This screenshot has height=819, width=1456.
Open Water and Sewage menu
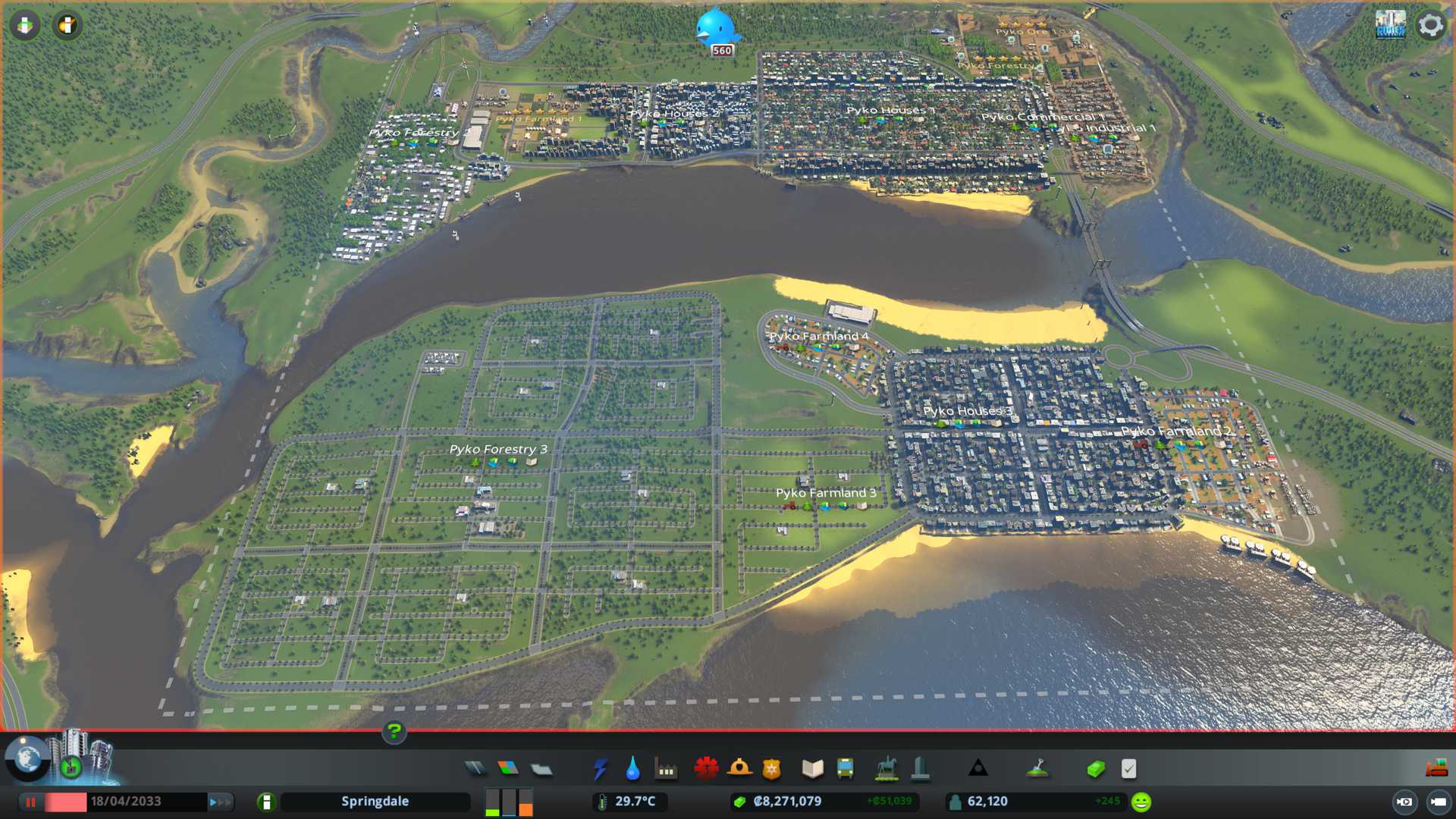tap(632, 769)
